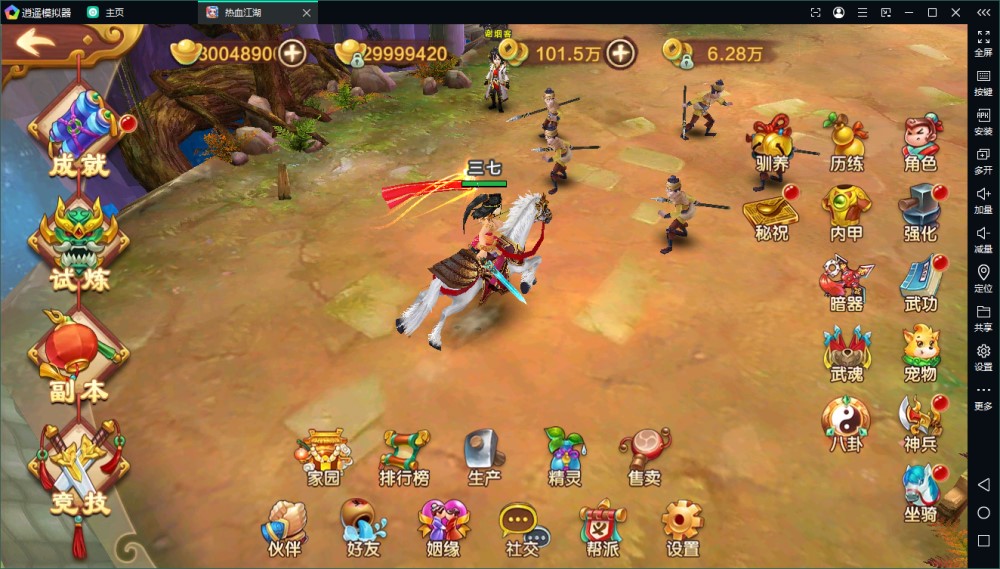
Task: Open the 副本 dungeon lantern menu
Action: point(79,358)
